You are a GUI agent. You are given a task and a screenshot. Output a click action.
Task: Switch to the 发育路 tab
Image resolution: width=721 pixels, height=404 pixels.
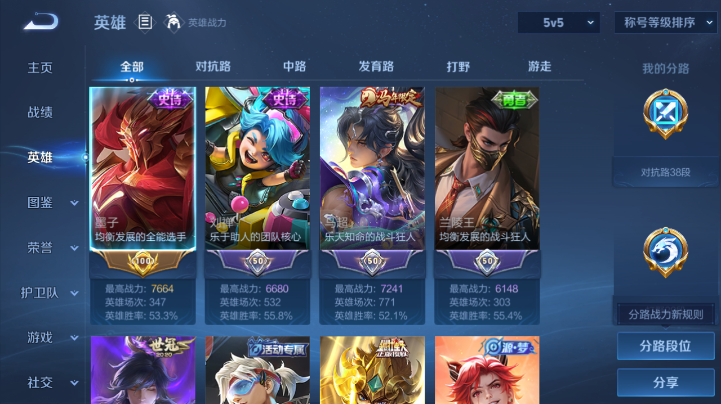pyautogui.click(x=376, y=67)
